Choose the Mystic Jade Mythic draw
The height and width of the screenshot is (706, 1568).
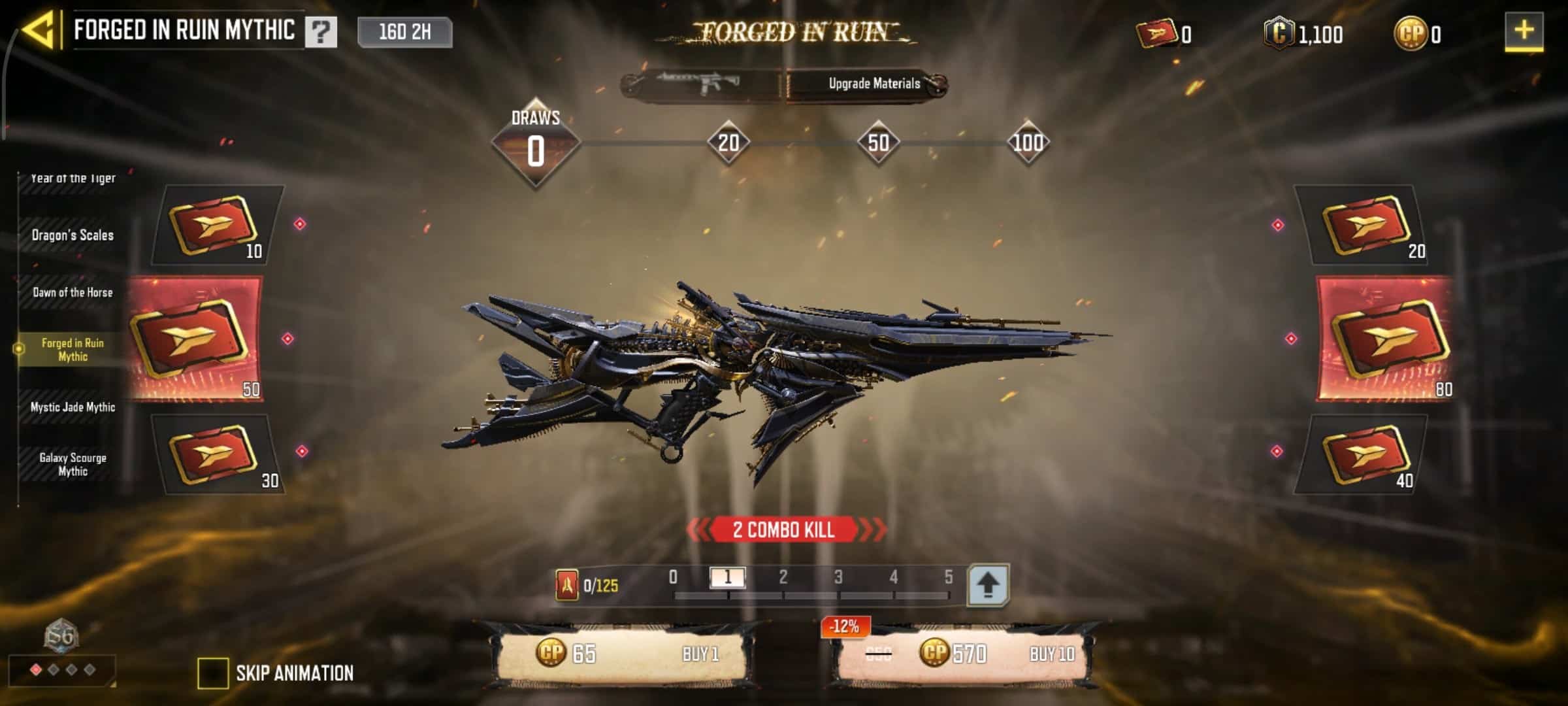73,407
